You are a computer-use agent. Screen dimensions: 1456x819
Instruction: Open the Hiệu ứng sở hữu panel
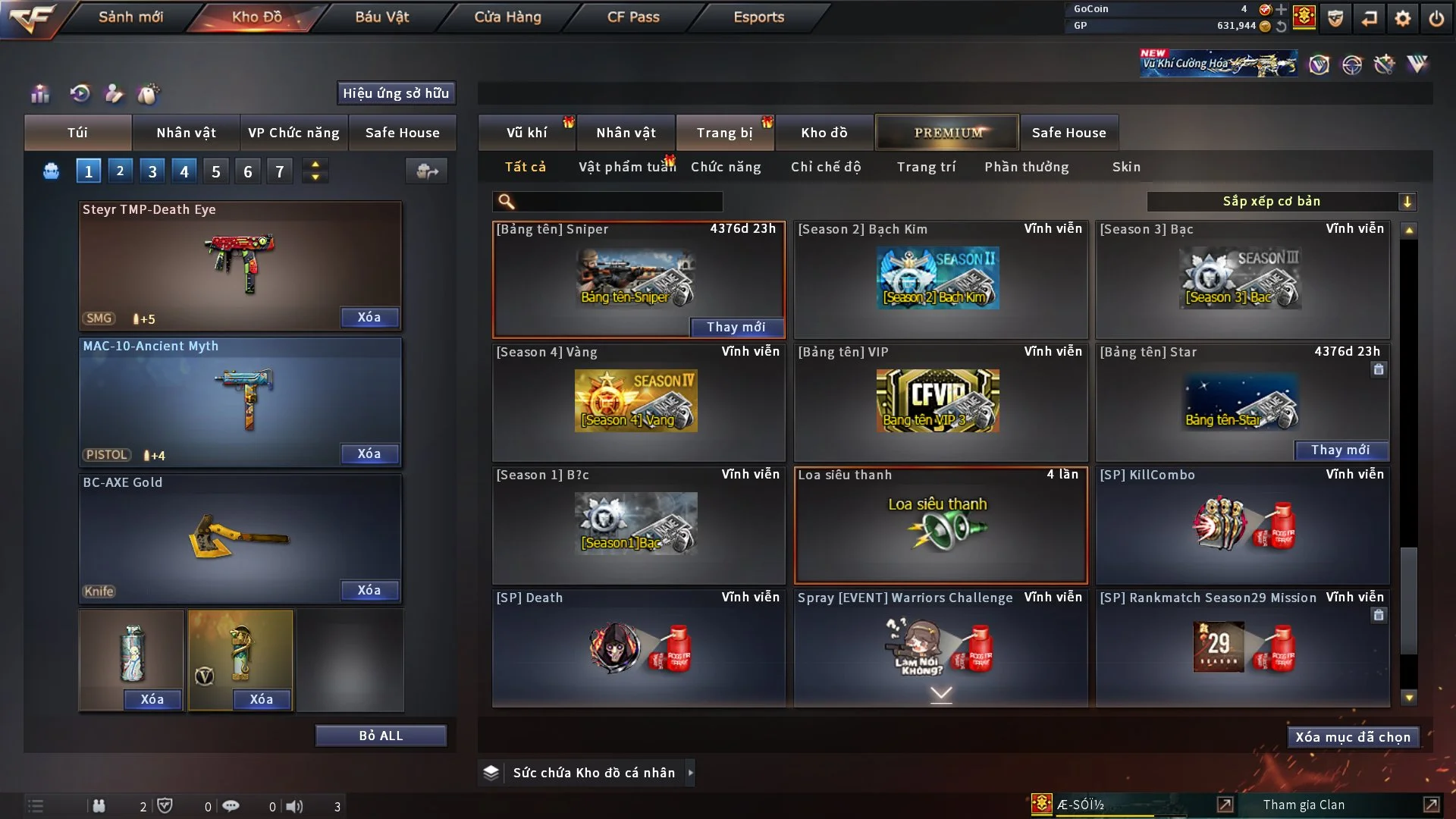(x=396, y=93)
